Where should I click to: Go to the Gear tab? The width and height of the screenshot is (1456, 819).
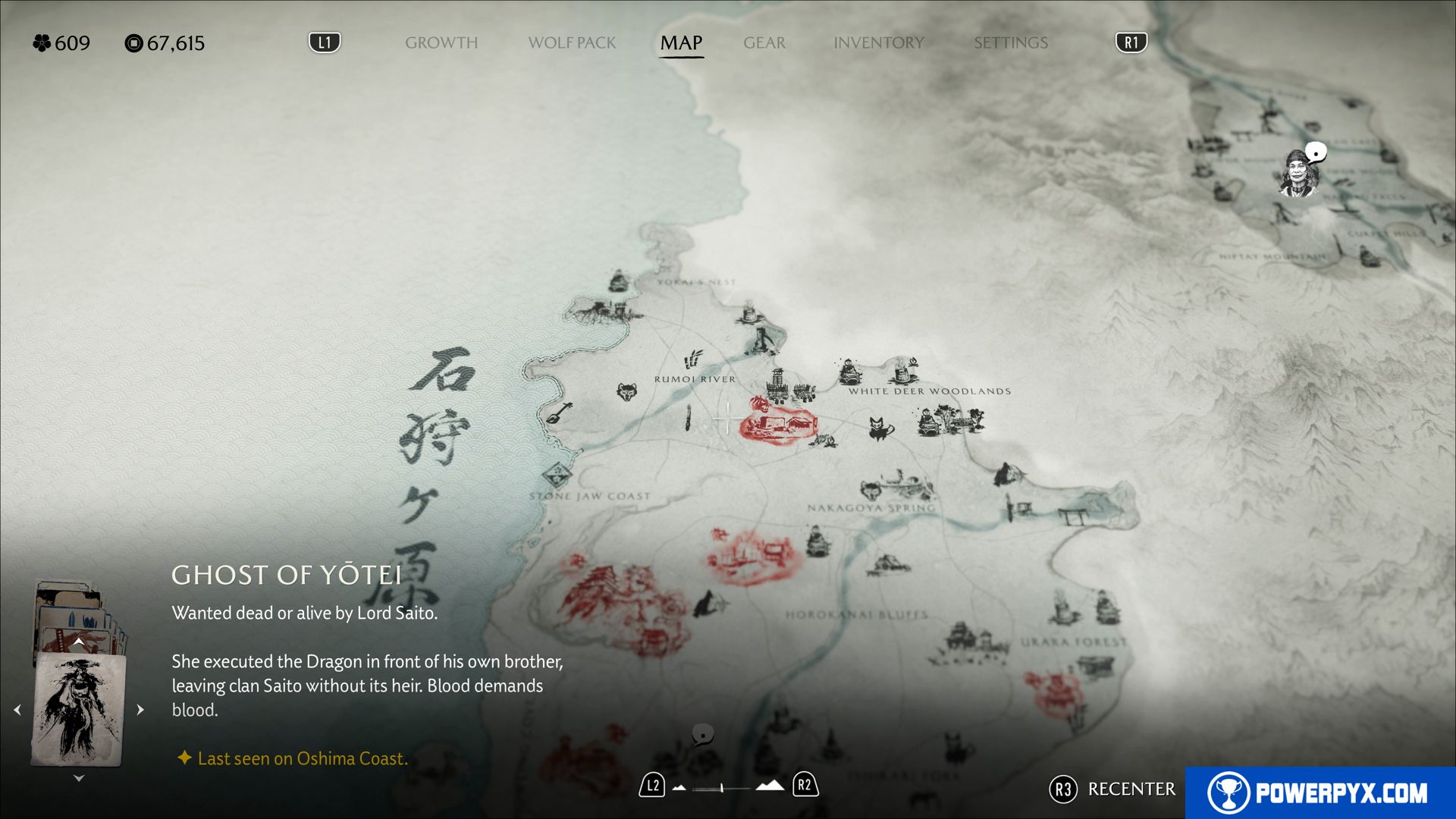tap(764, 42)
